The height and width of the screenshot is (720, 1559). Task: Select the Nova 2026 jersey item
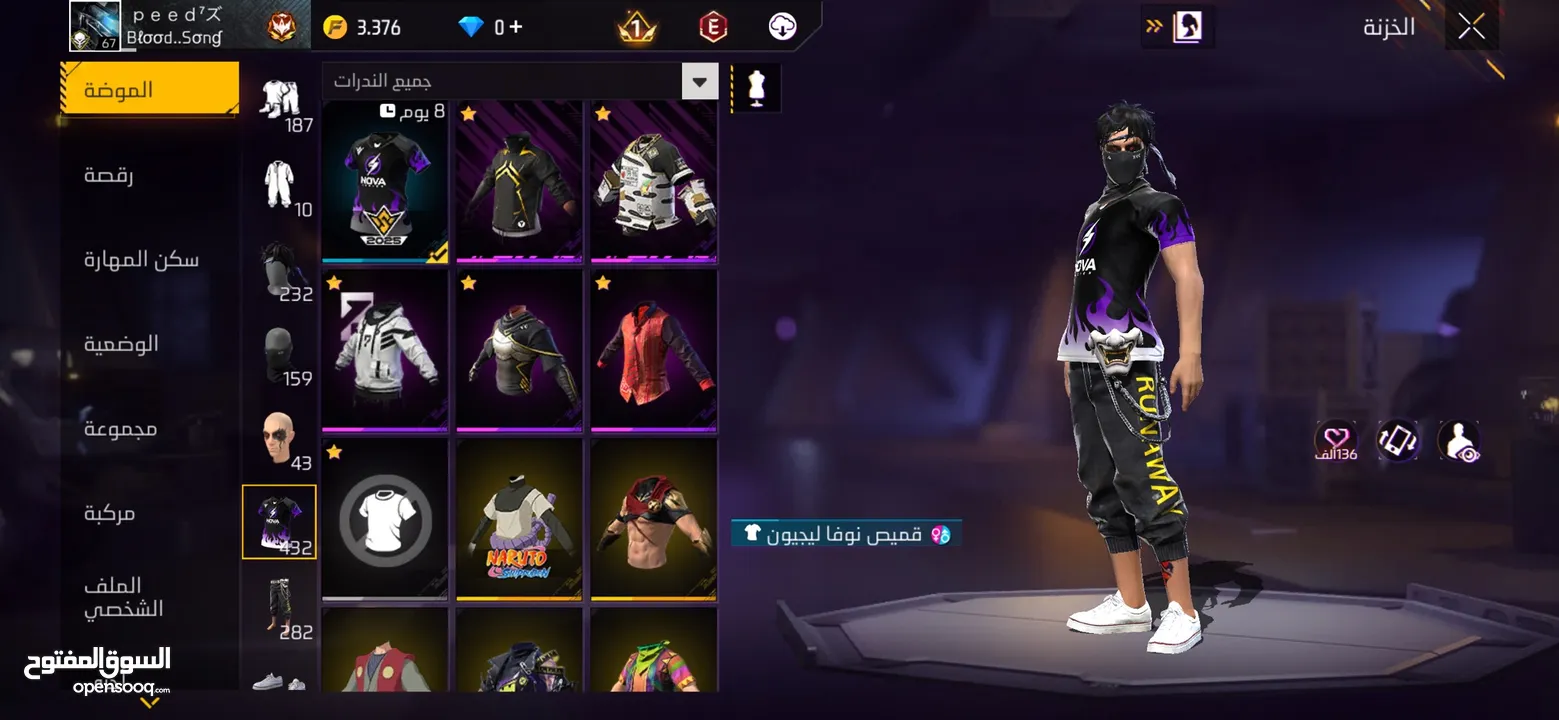click(385, 182)
